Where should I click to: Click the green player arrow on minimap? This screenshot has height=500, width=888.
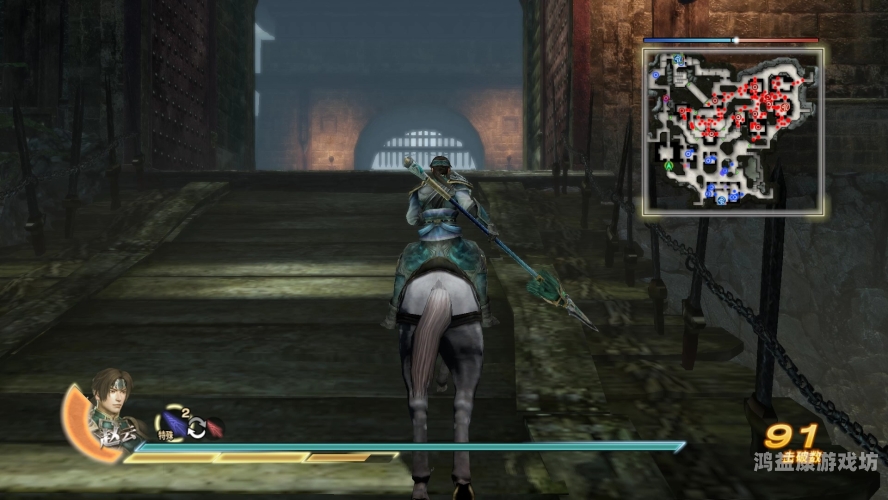pyautogui.click(x=667, y=165)
